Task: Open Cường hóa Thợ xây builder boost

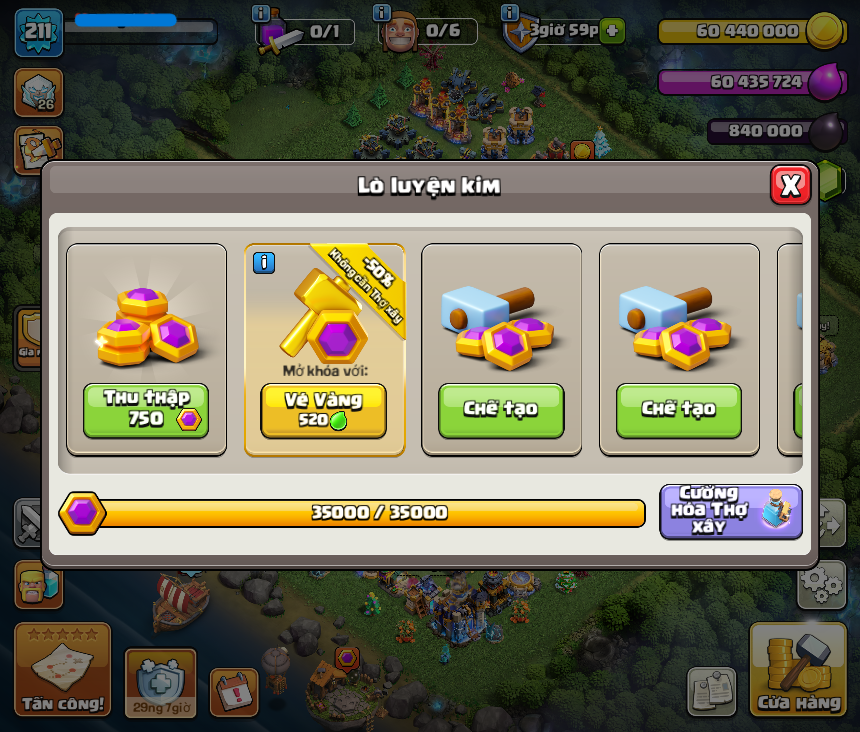Action: pos(731,511)
